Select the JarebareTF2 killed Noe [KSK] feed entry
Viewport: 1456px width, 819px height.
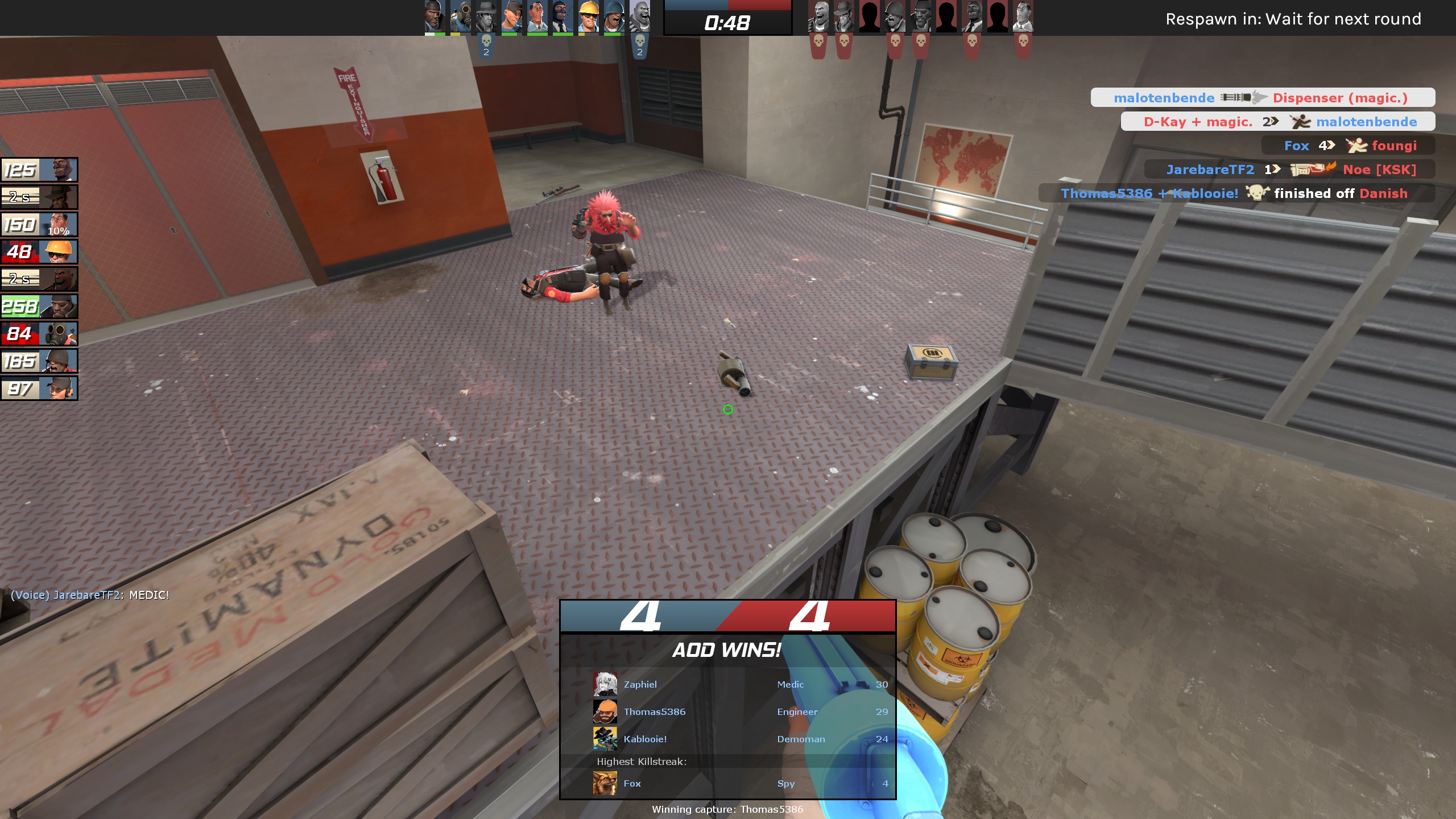click(x=1290, y=169)
